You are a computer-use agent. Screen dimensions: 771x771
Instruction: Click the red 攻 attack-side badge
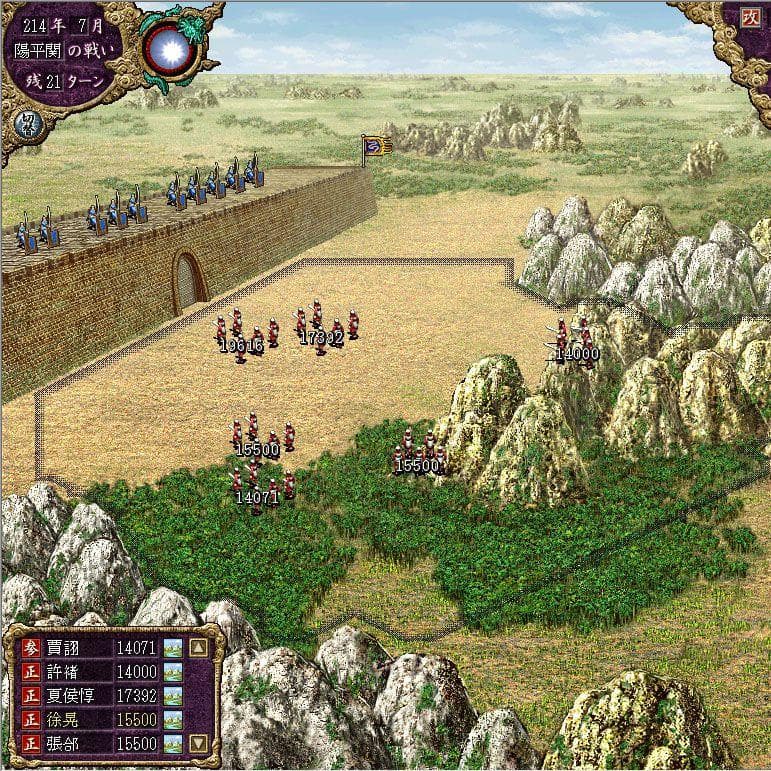coord(751,17)
